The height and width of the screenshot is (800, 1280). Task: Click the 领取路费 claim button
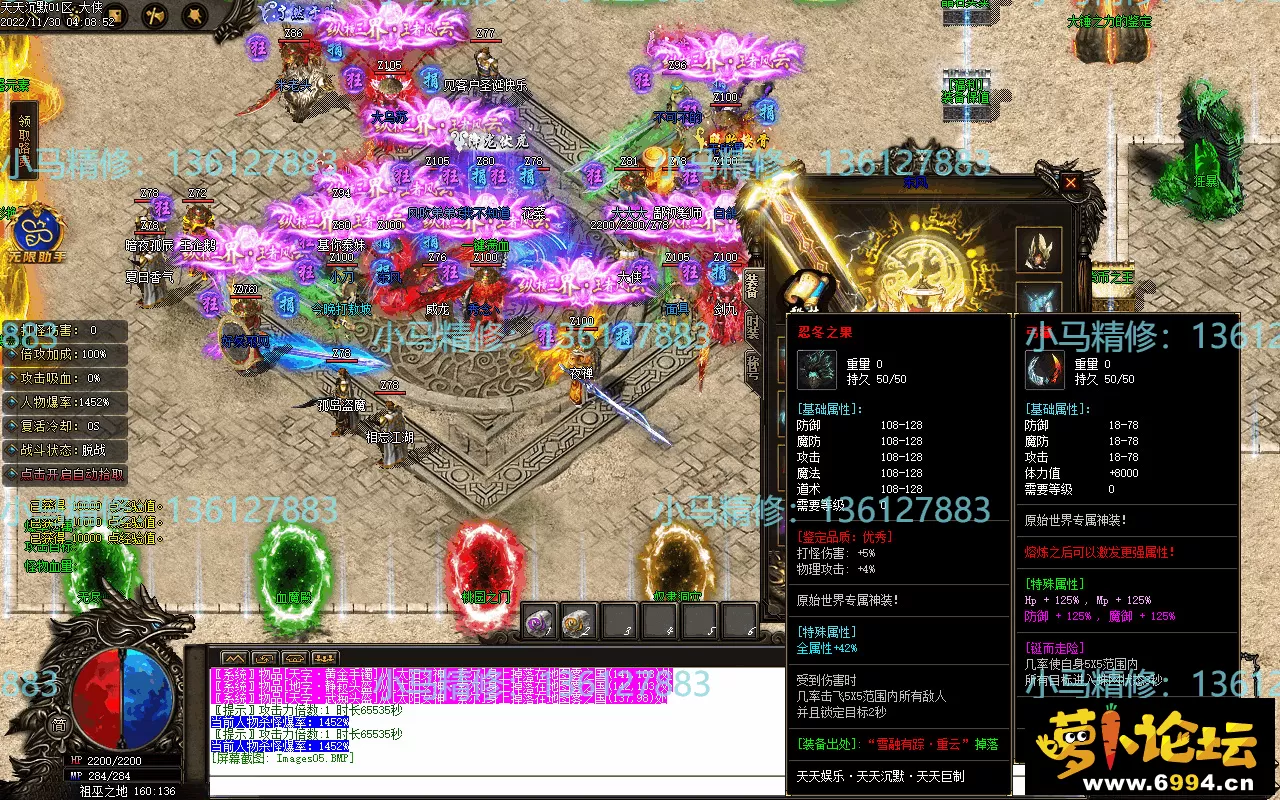24,138
